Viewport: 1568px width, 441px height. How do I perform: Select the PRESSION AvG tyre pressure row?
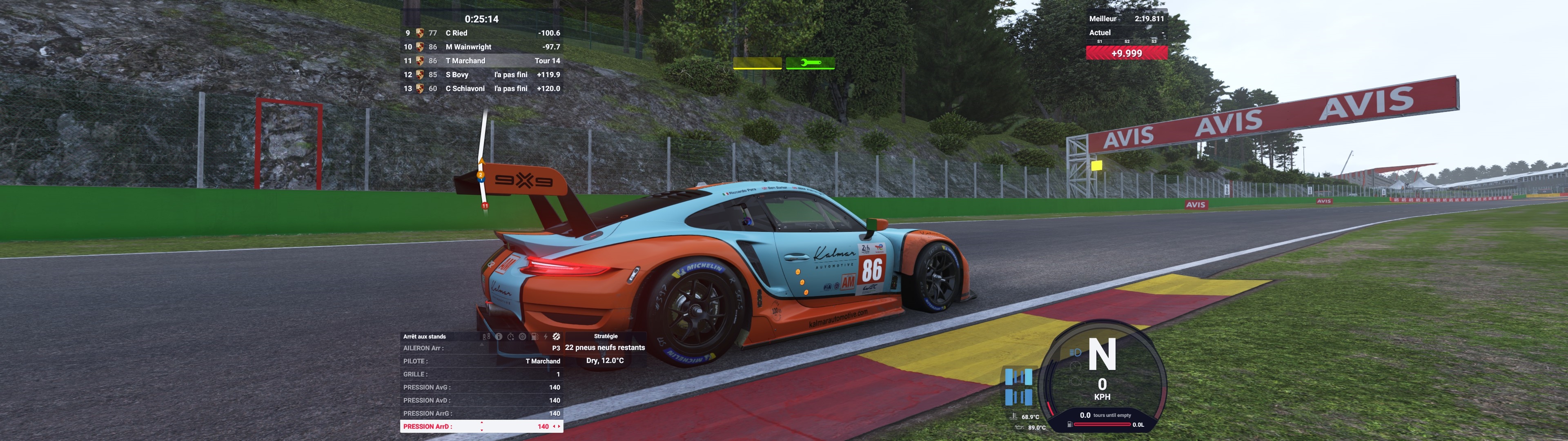(481, 388)
